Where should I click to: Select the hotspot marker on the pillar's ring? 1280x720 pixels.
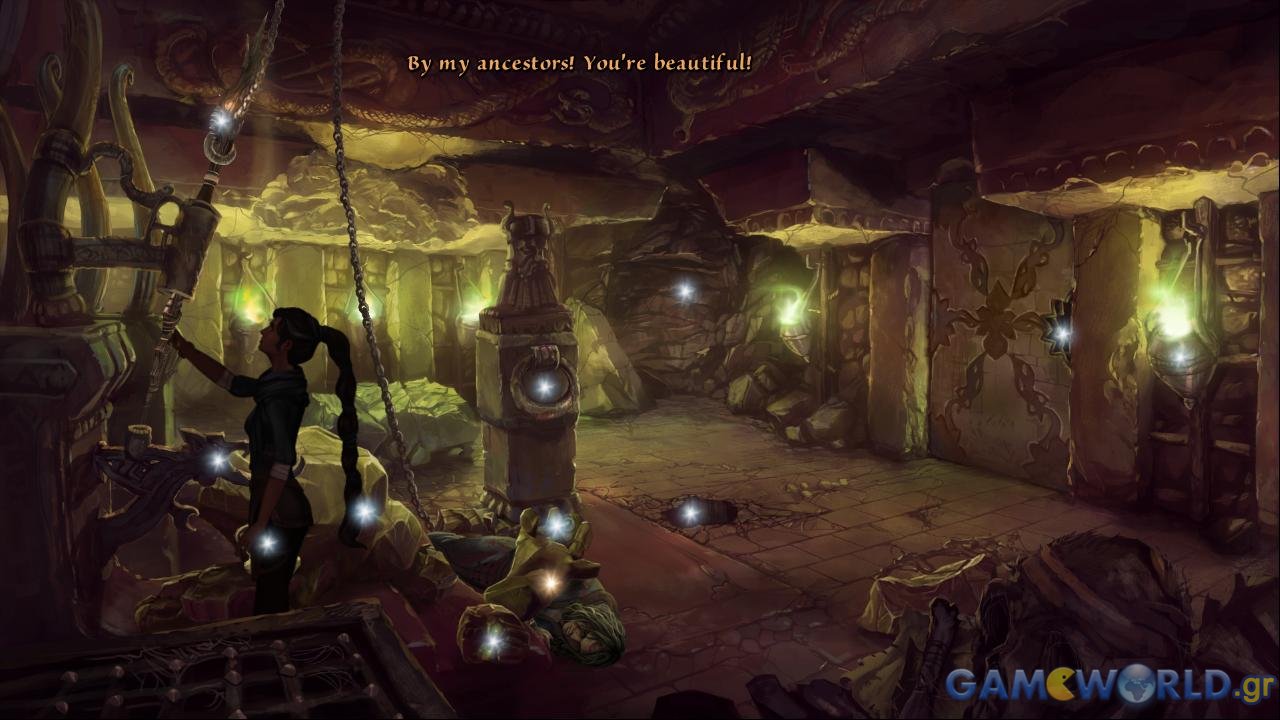543,385
